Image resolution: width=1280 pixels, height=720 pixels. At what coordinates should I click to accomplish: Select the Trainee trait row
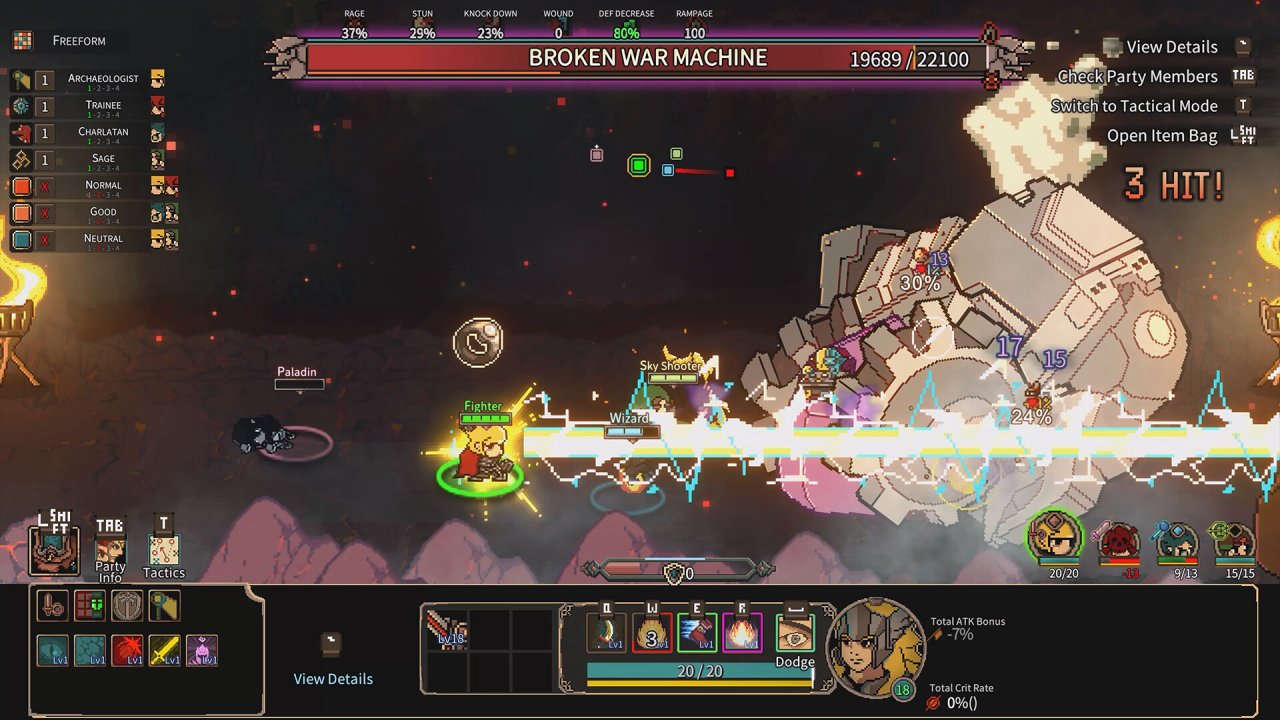pos(88,107)
